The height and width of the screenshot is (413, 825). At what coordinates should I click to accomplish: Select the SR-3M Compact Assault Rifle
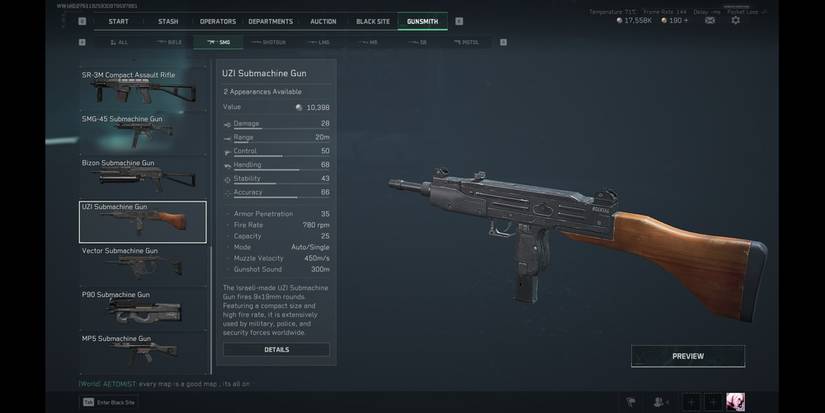tap(143, 88)
